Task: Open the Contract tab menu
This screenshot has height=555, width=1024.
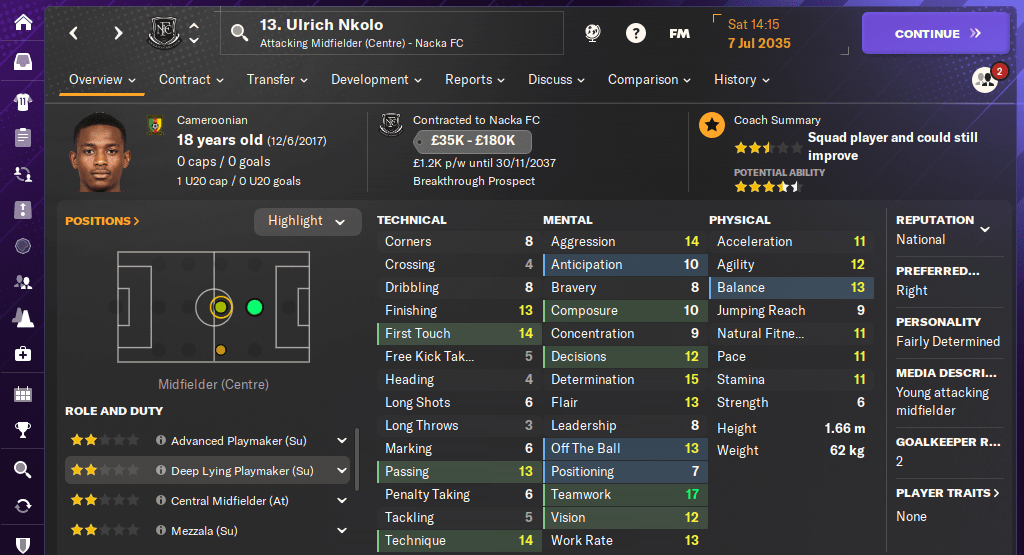Action: click(191, 80)
